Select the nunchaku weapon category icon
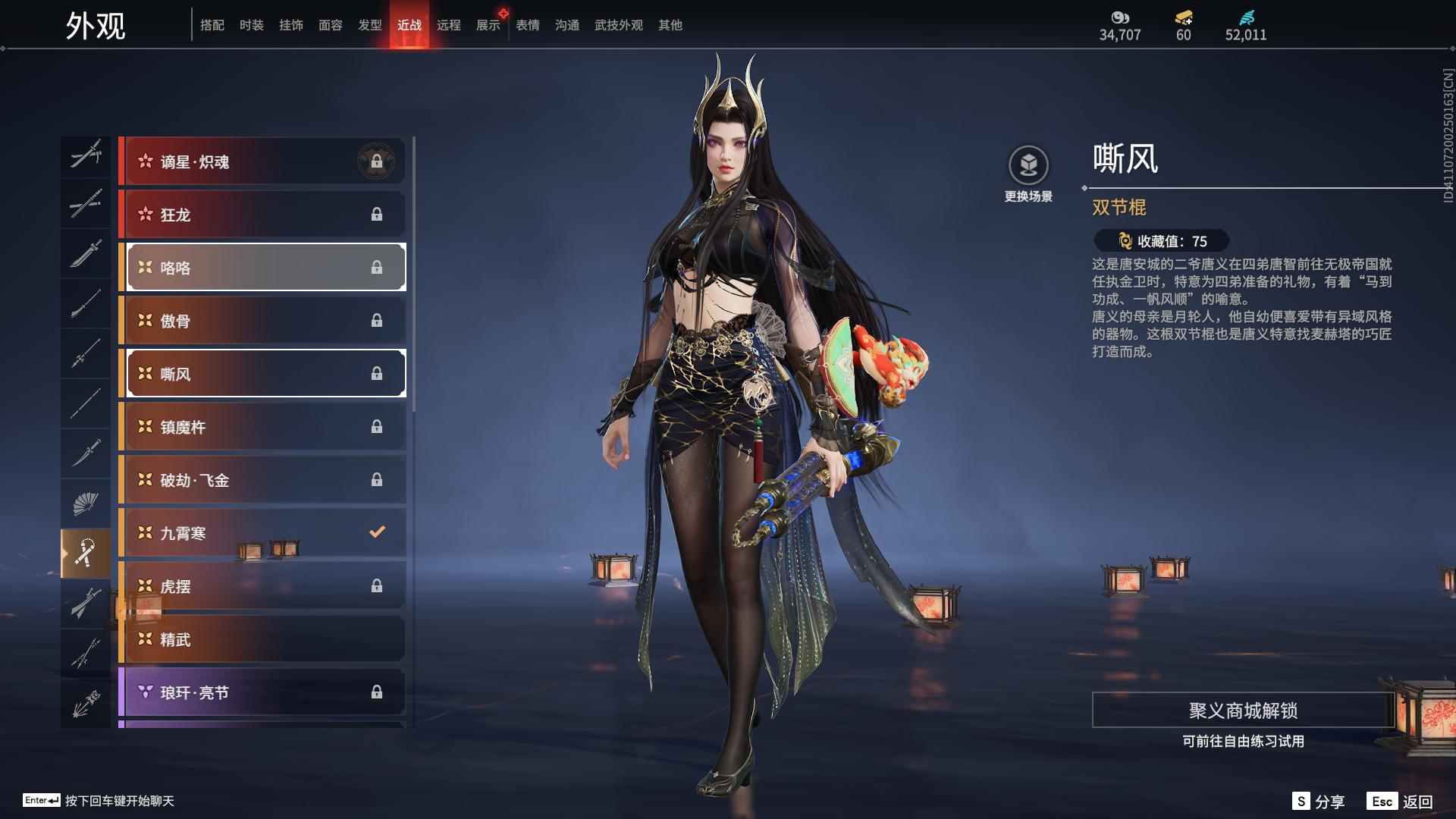The height and width of the screenshot is (819, 1456). pyautogui.click(x=86, y=551)
